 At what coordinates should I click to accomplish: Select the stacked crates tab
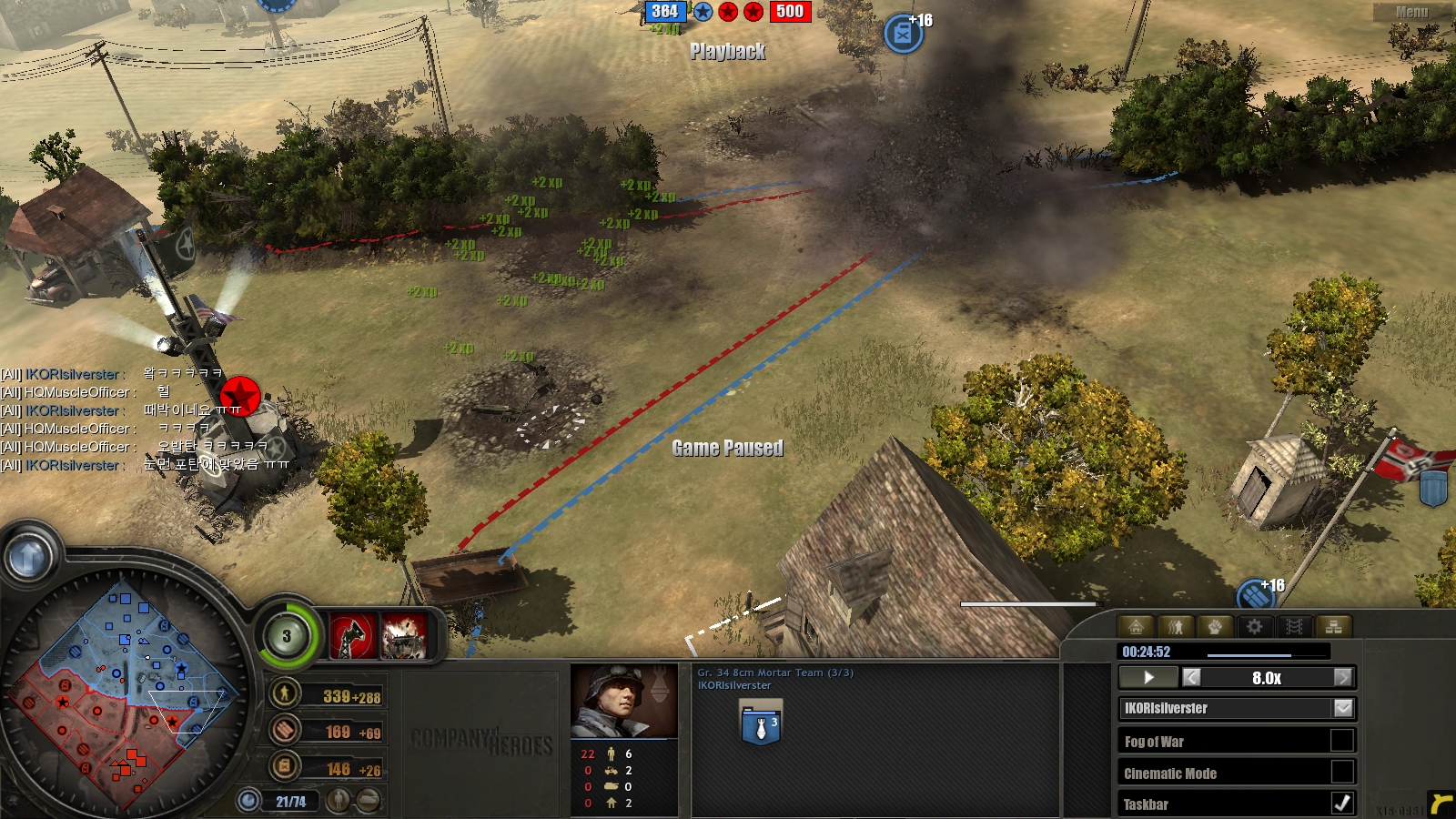point(1334,626)
